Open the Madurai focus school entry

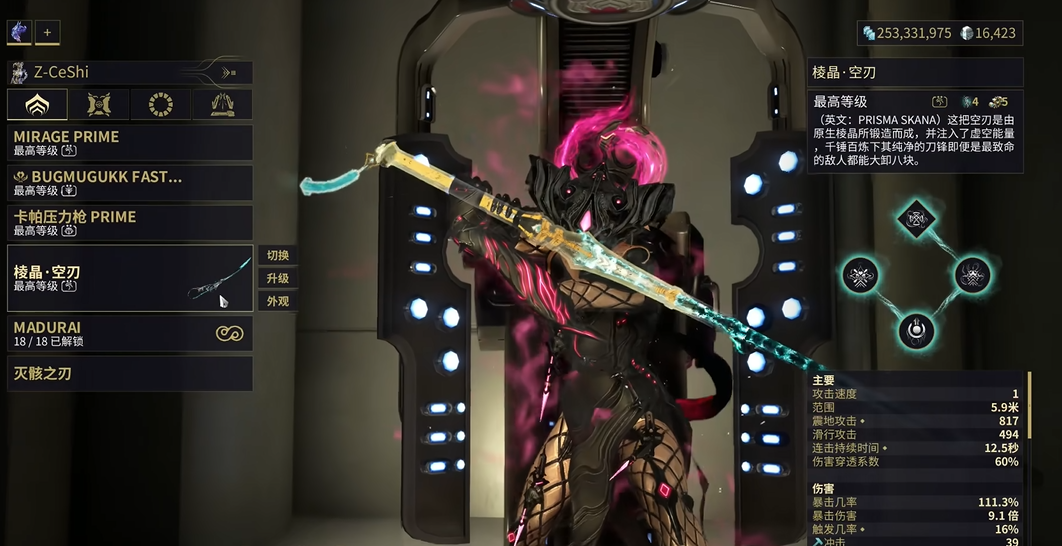[x=130, y=334]
